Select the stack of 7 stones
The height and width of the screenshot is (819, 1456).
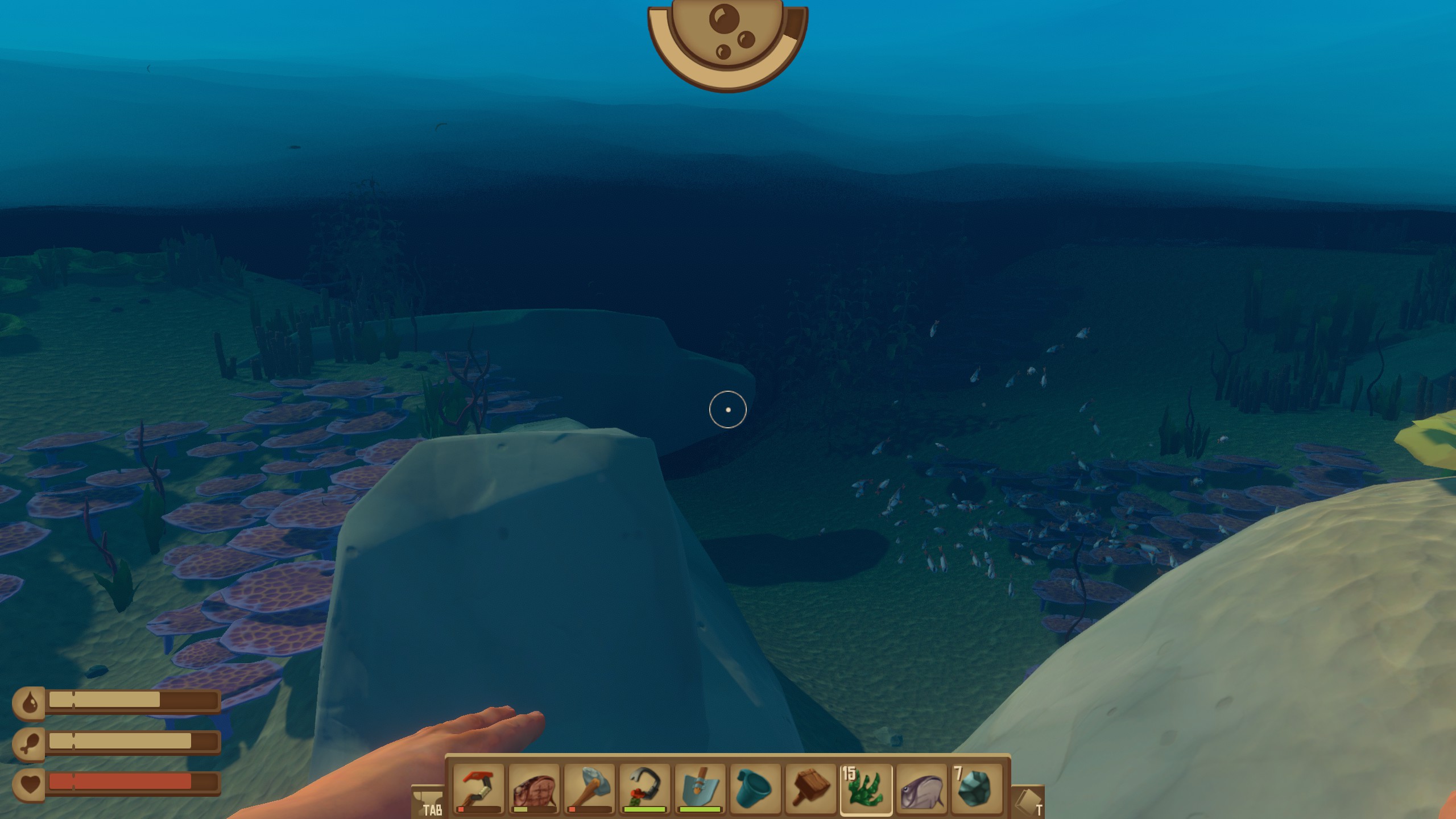[977, 789]
